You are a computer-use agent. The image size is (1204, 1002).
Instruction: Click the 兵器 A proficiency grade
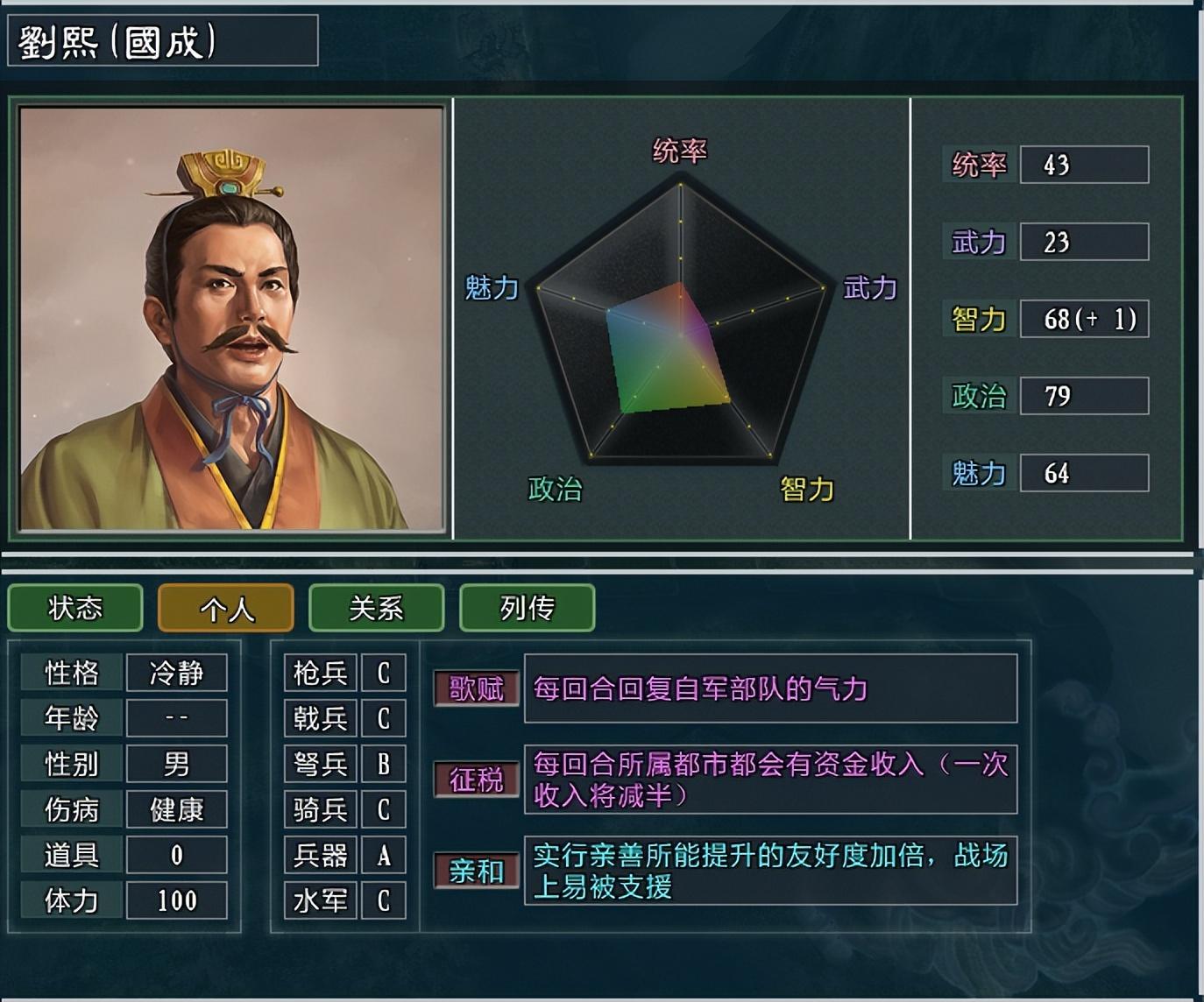(x=383, y=855)
